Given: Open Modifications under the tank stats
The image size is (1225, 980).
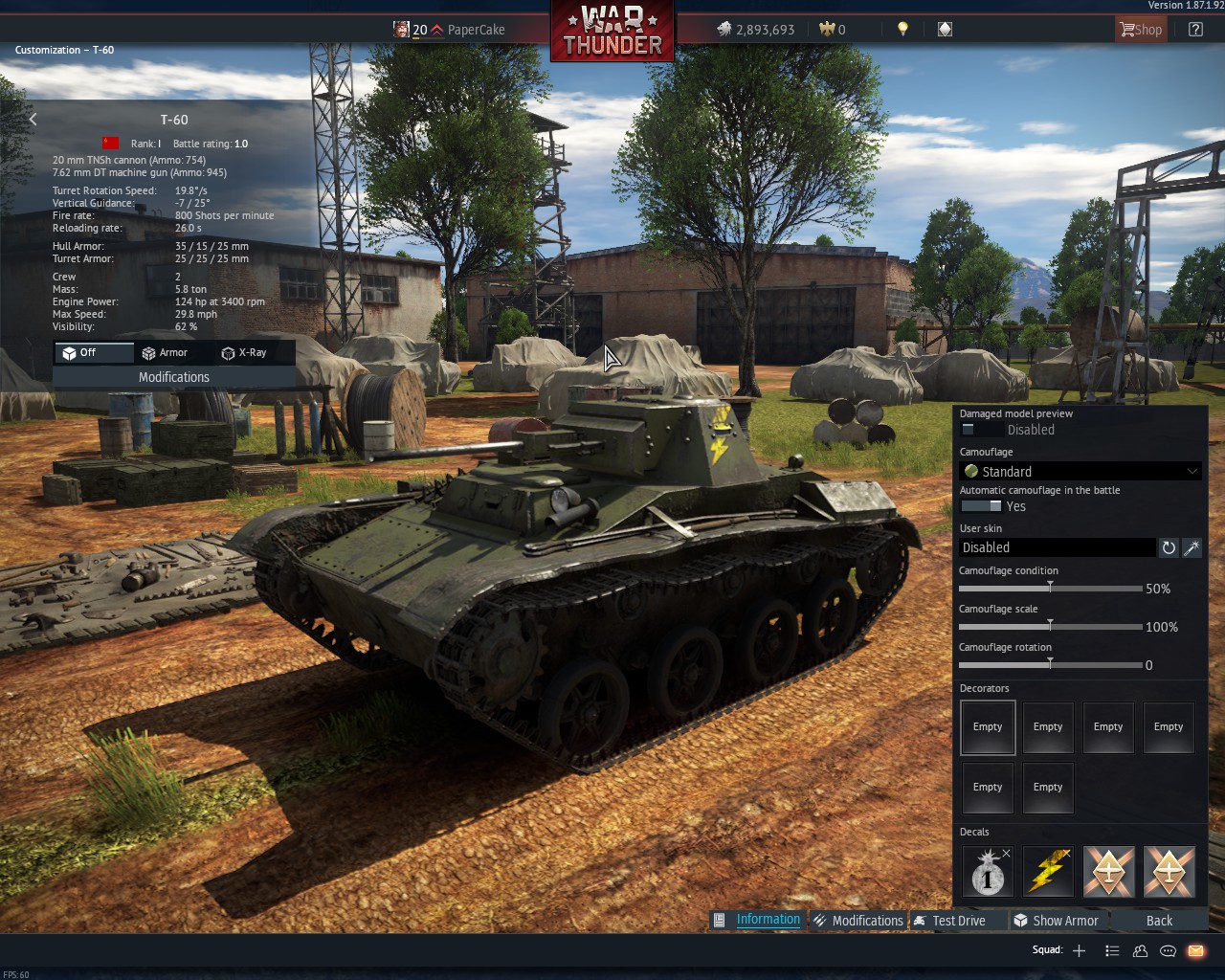Looking at the screenshot, I should 173,377.
